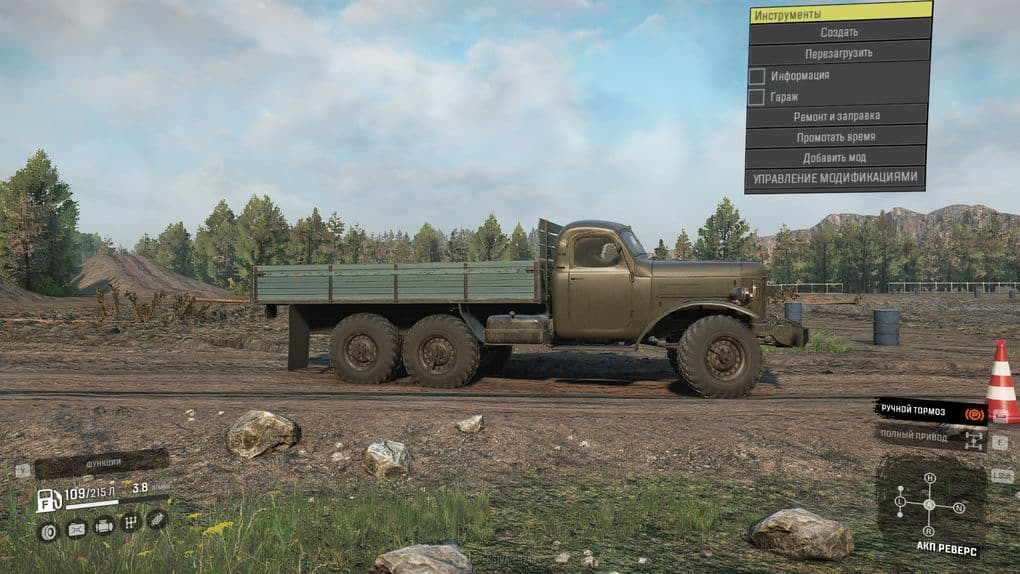Click the fuel pump icon

(x=48, y=499)
